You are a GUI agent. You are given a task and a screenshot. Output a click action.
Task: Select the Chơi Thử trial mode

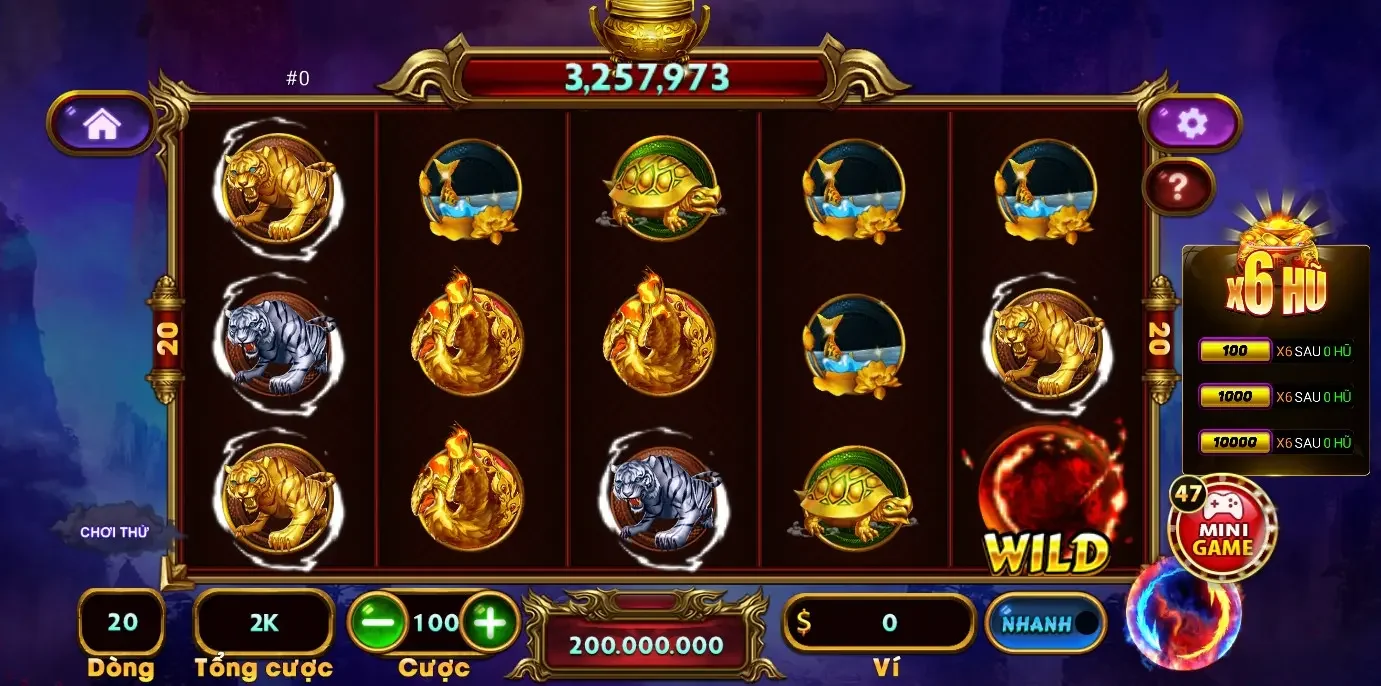pyautogui.click(x=115, y=532)
